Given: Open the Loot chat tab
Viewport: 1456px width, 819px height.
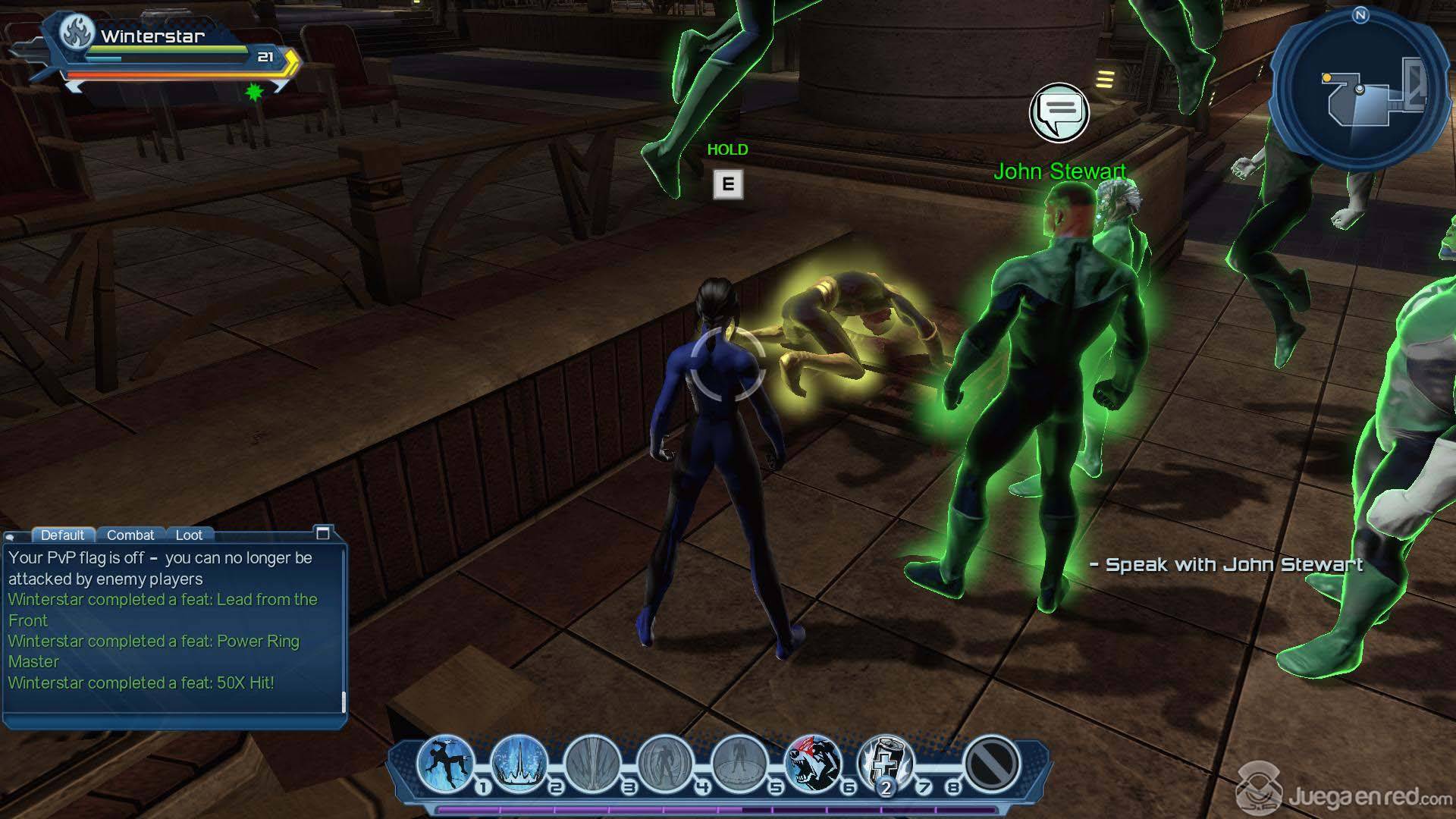Looking at the screenshot, I should [x=189, y=535].
